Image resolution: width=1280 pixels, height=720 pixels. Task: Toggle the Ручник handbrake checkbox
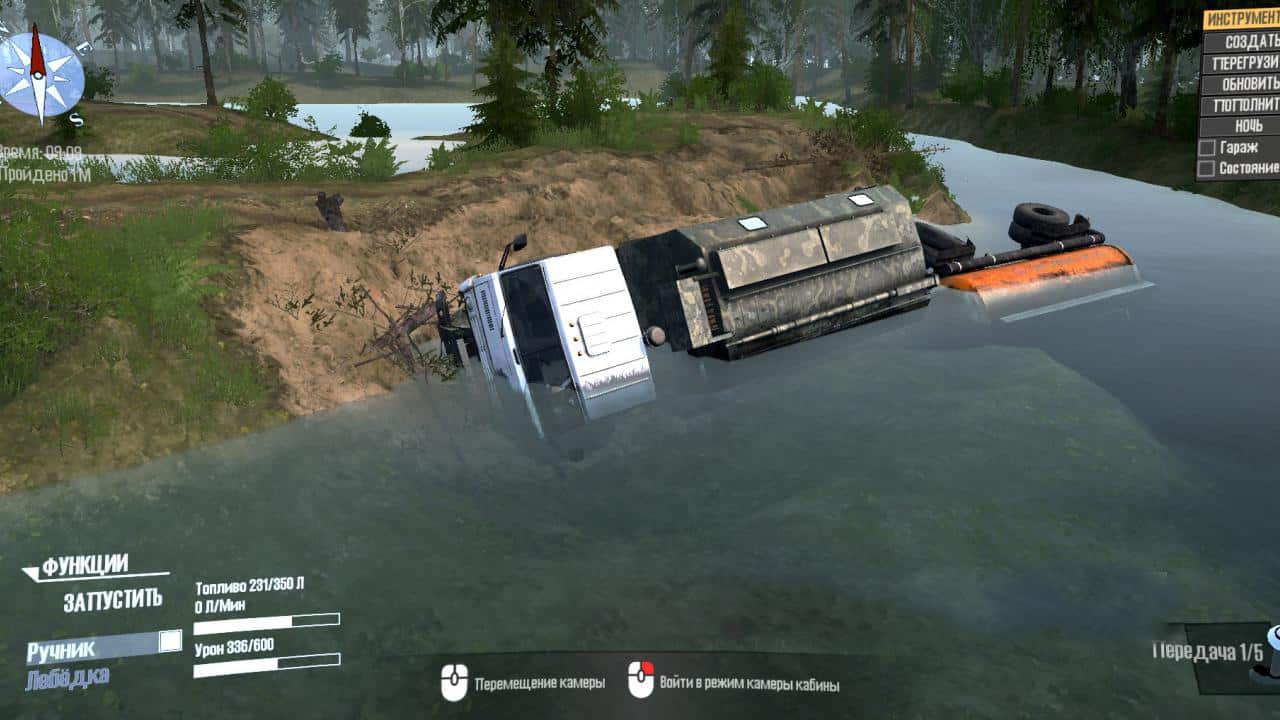pos(170,641)
